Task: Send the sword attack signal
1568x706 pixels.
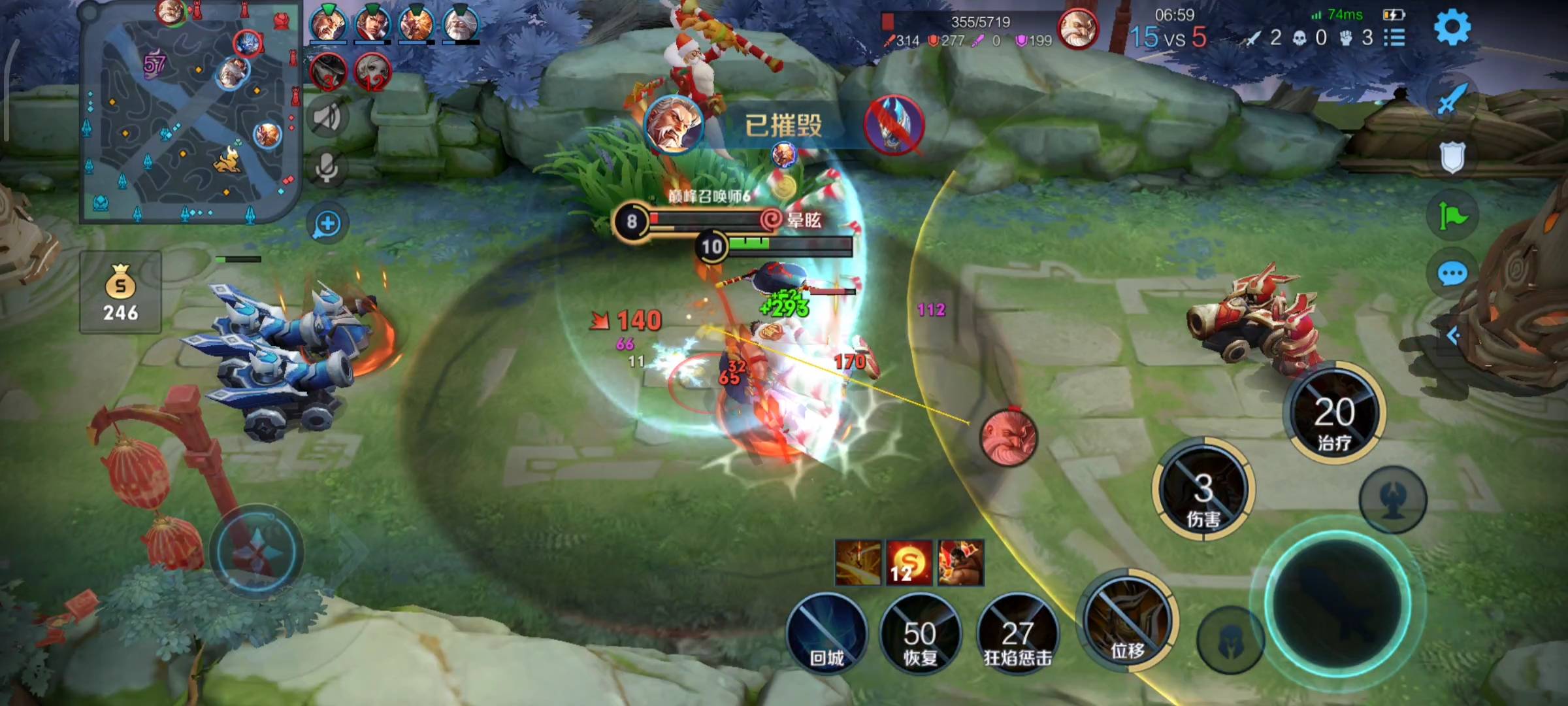Action: click(1452, 99)
